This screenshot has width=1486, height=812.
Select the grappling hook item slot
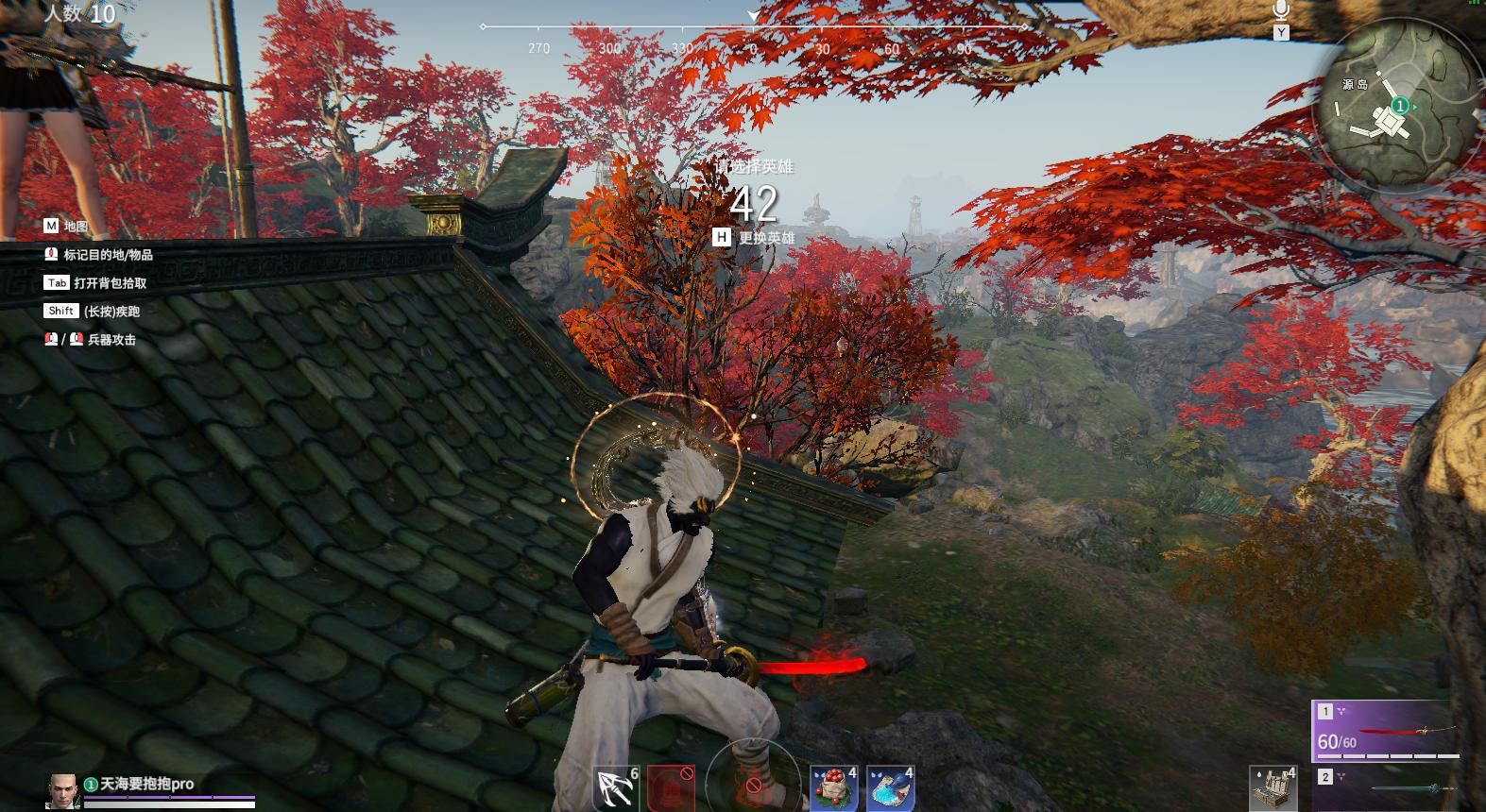(x=615, y=787)
